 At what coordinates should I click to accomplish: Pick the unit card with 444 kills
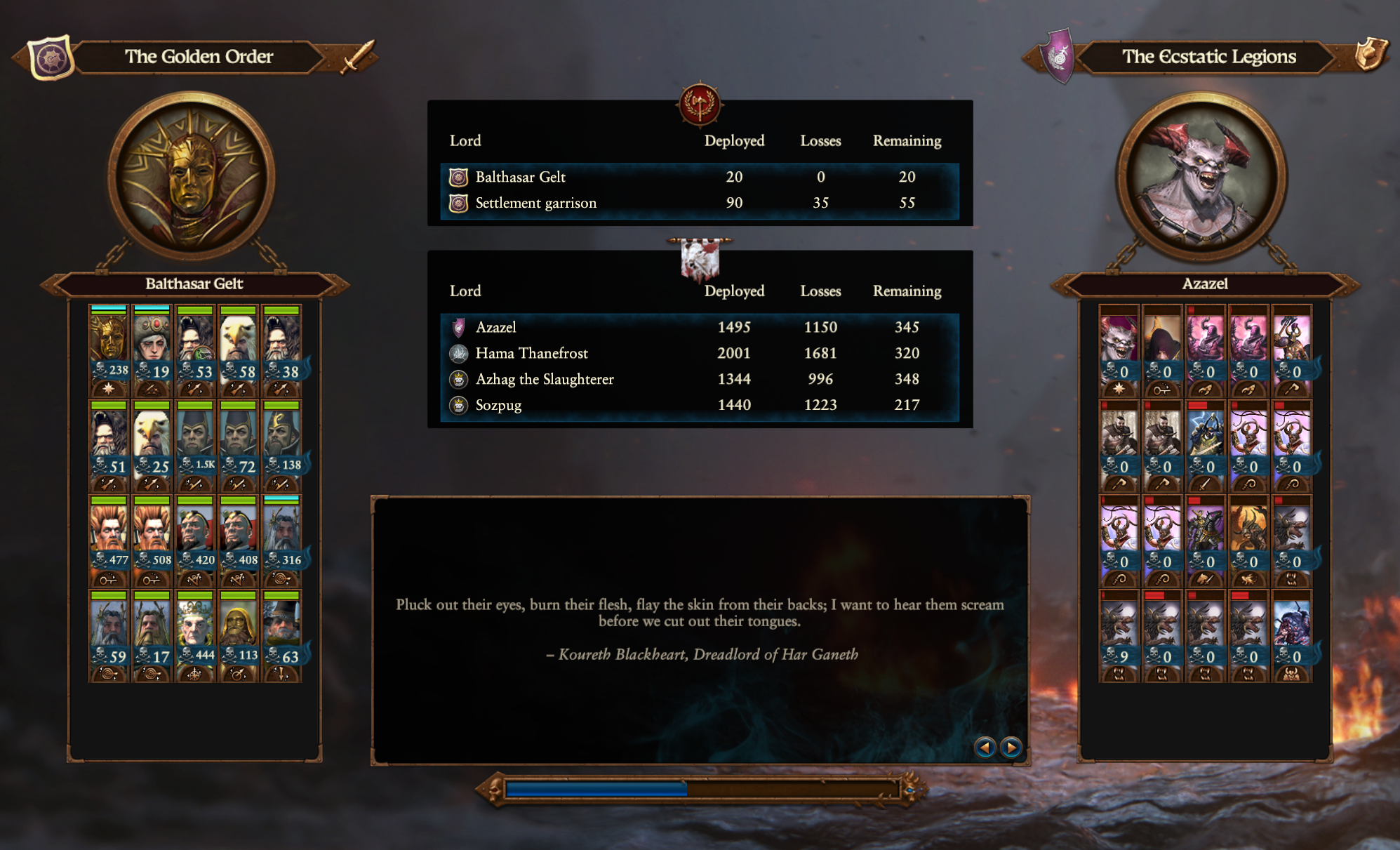click(195, 635)
